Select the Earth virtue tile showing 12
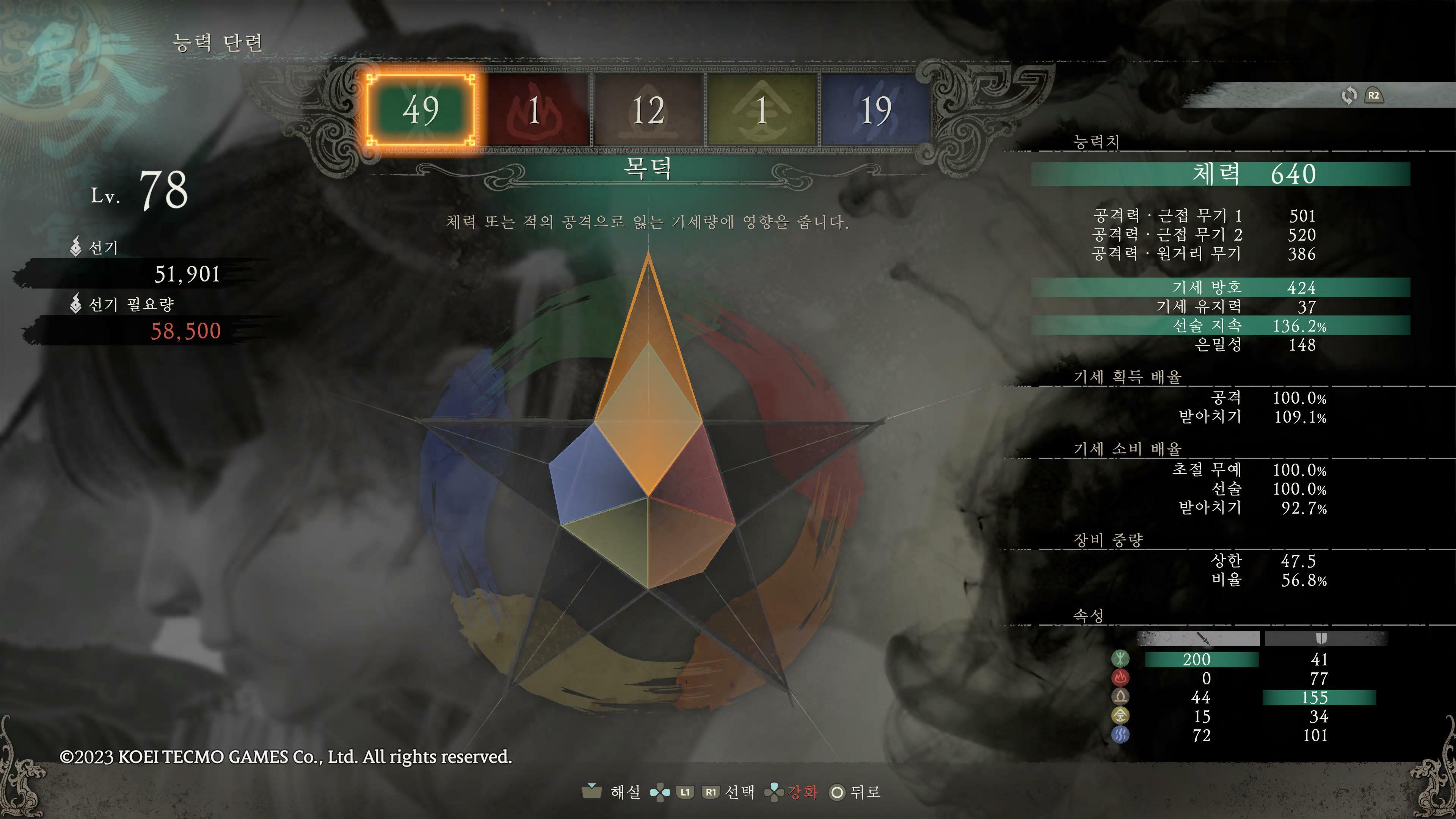The height and width of the screenshot is (819, 1456). point(648,110)
